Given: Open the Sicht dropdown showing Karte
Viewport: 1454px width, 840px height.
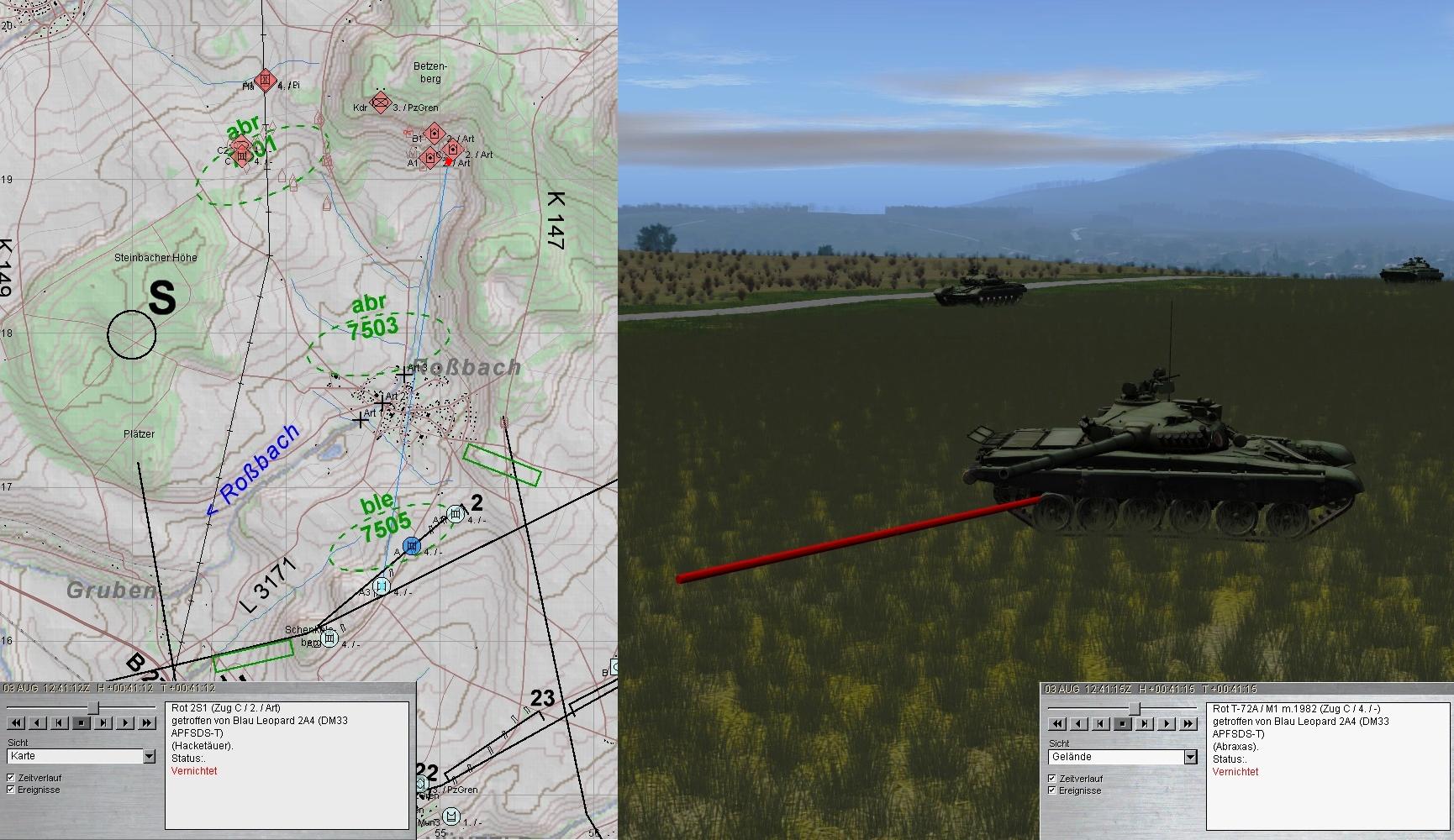Looking at the screenshot, I should click(149, 757).
